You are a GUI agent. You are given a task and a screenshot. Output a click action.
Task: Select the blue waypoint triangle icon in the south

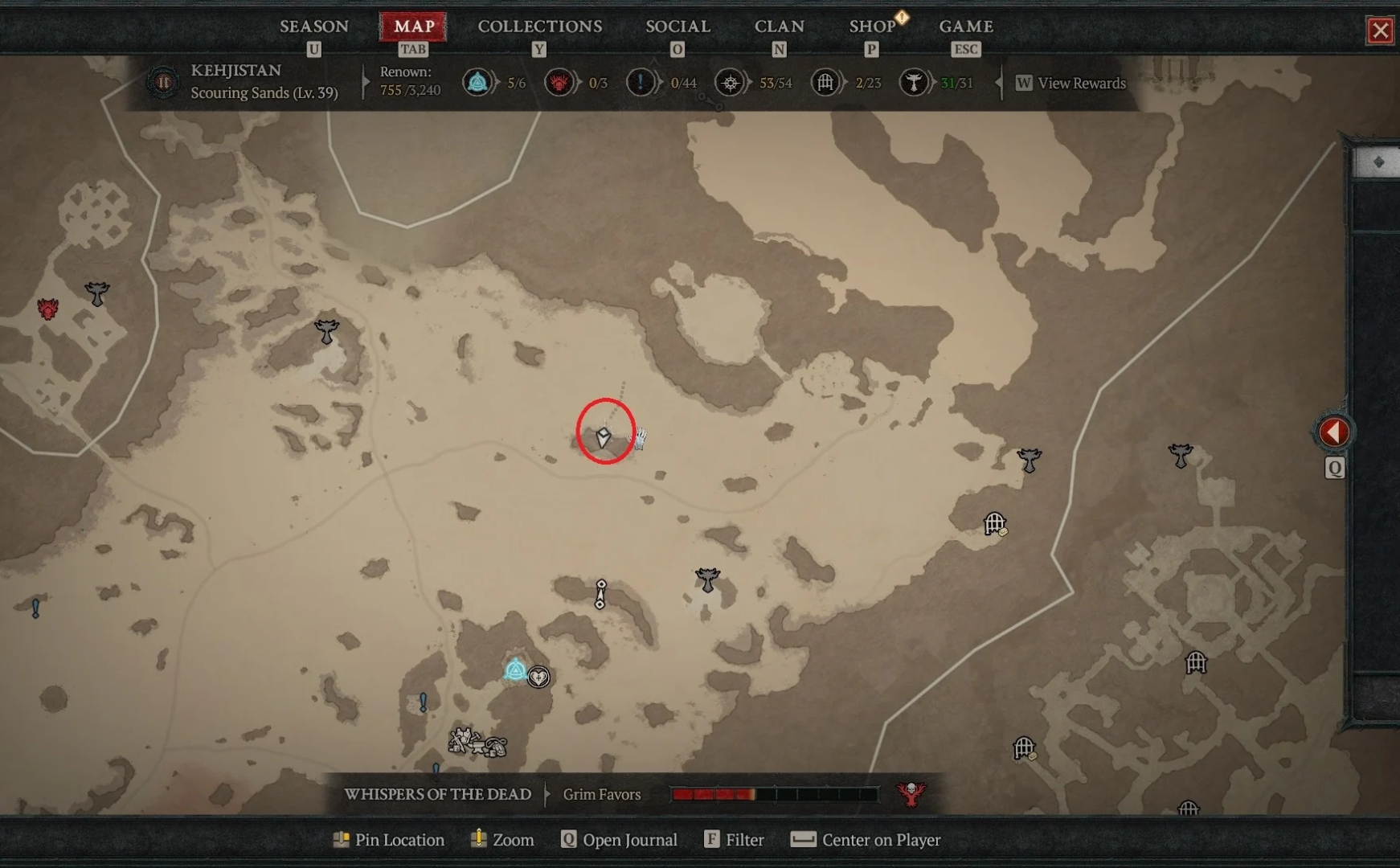click(x=514, y=669)
